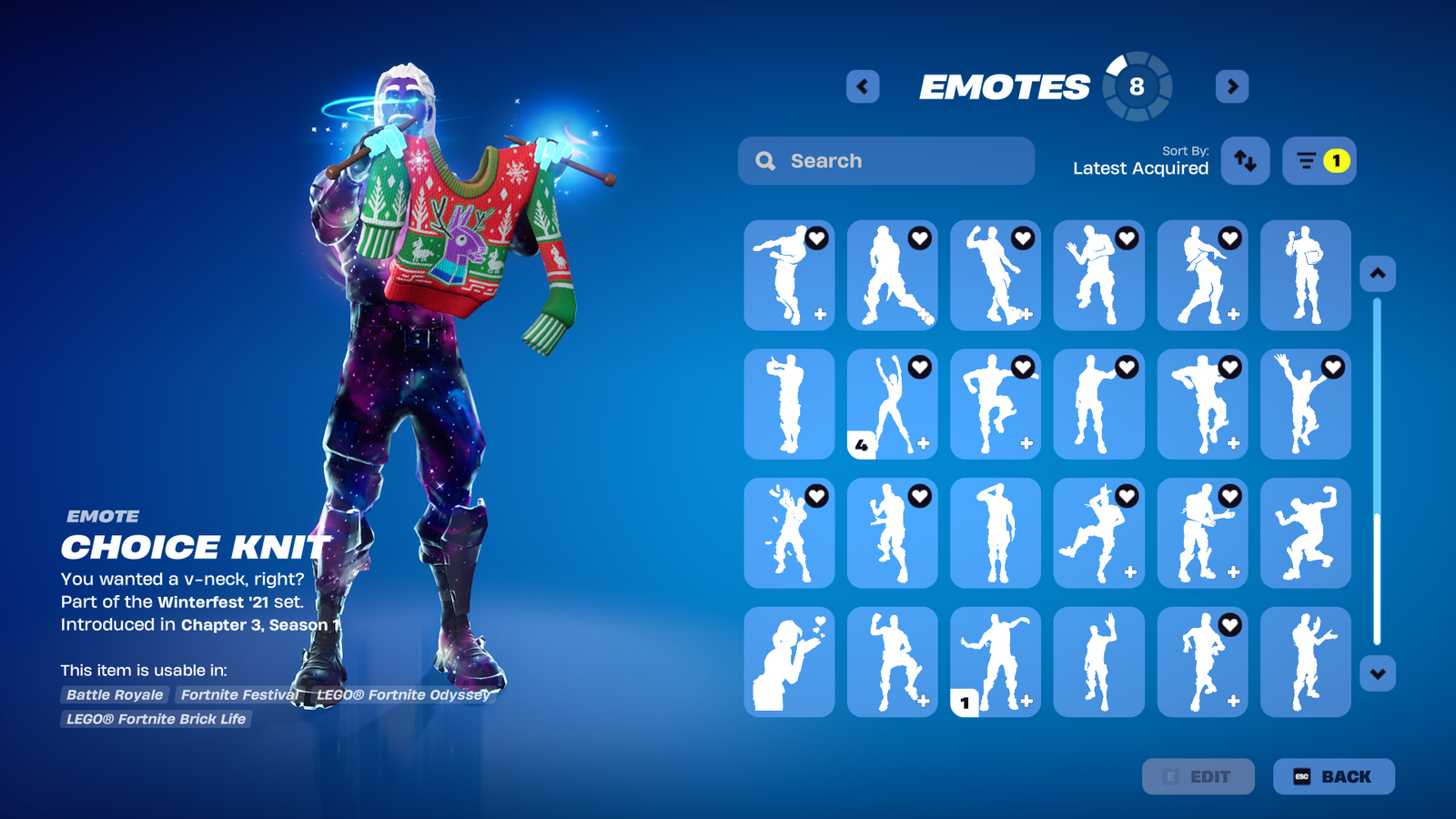Unfavorite the top-left emote by clicking its heart
Viewport: 1456px width, 819px height.
tap(815, 238)
